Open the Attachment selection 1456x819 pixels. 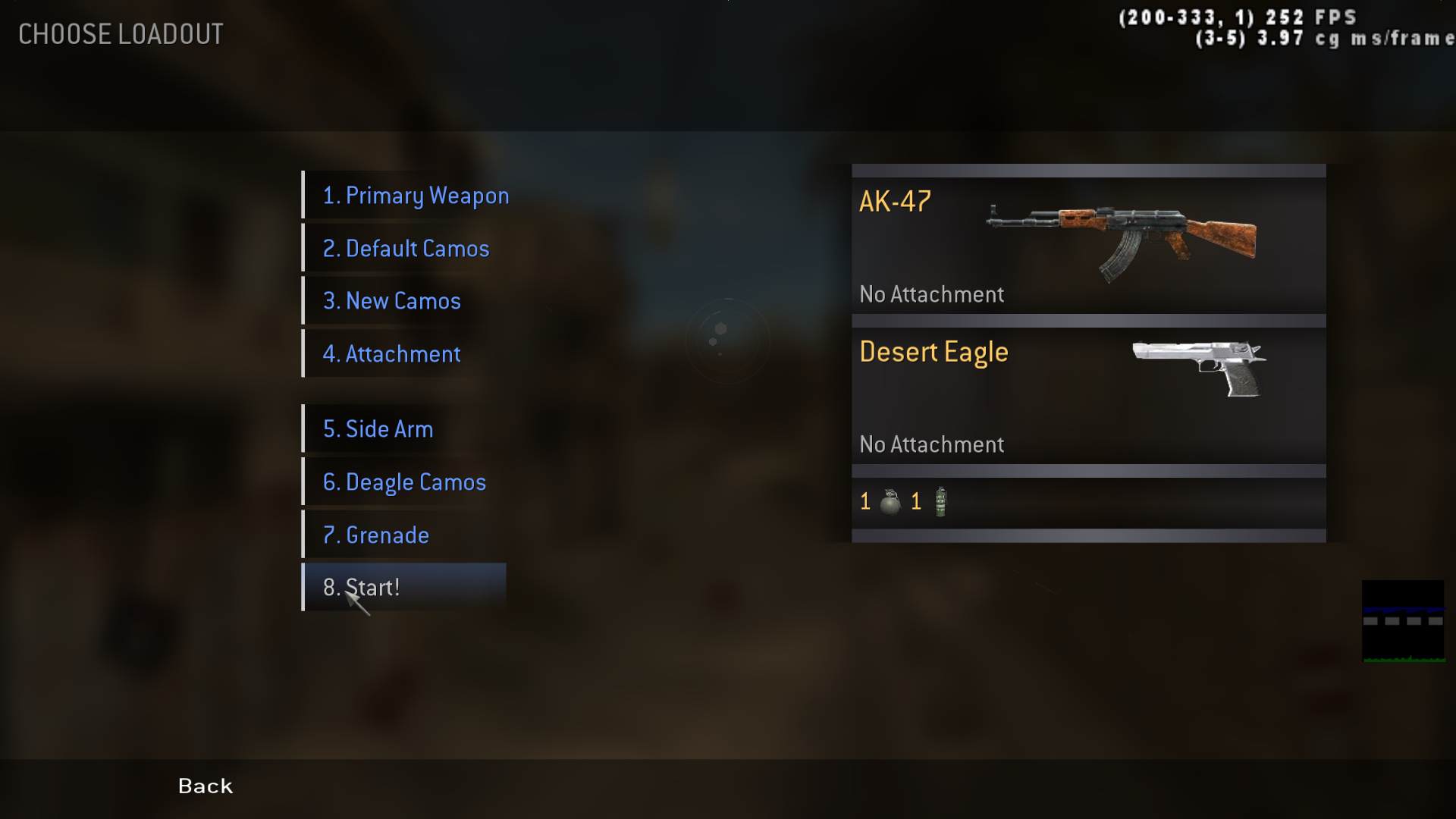tap(391, 354)
